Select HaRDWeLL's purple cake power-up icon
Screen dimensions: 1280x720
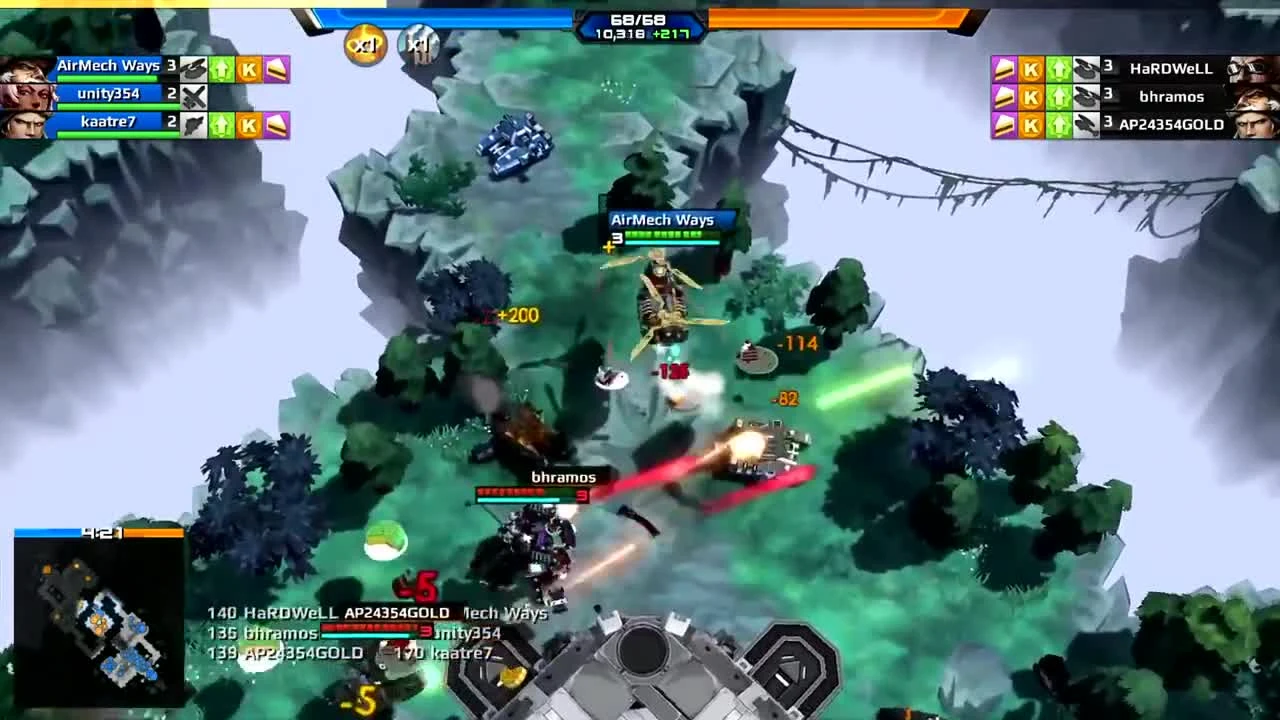coord(1002,69)
